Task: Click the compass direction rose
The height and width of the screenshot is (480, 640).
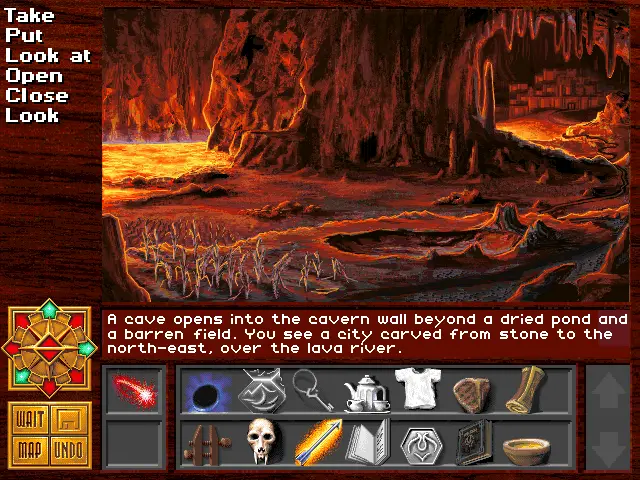Action: pos(49,348)
